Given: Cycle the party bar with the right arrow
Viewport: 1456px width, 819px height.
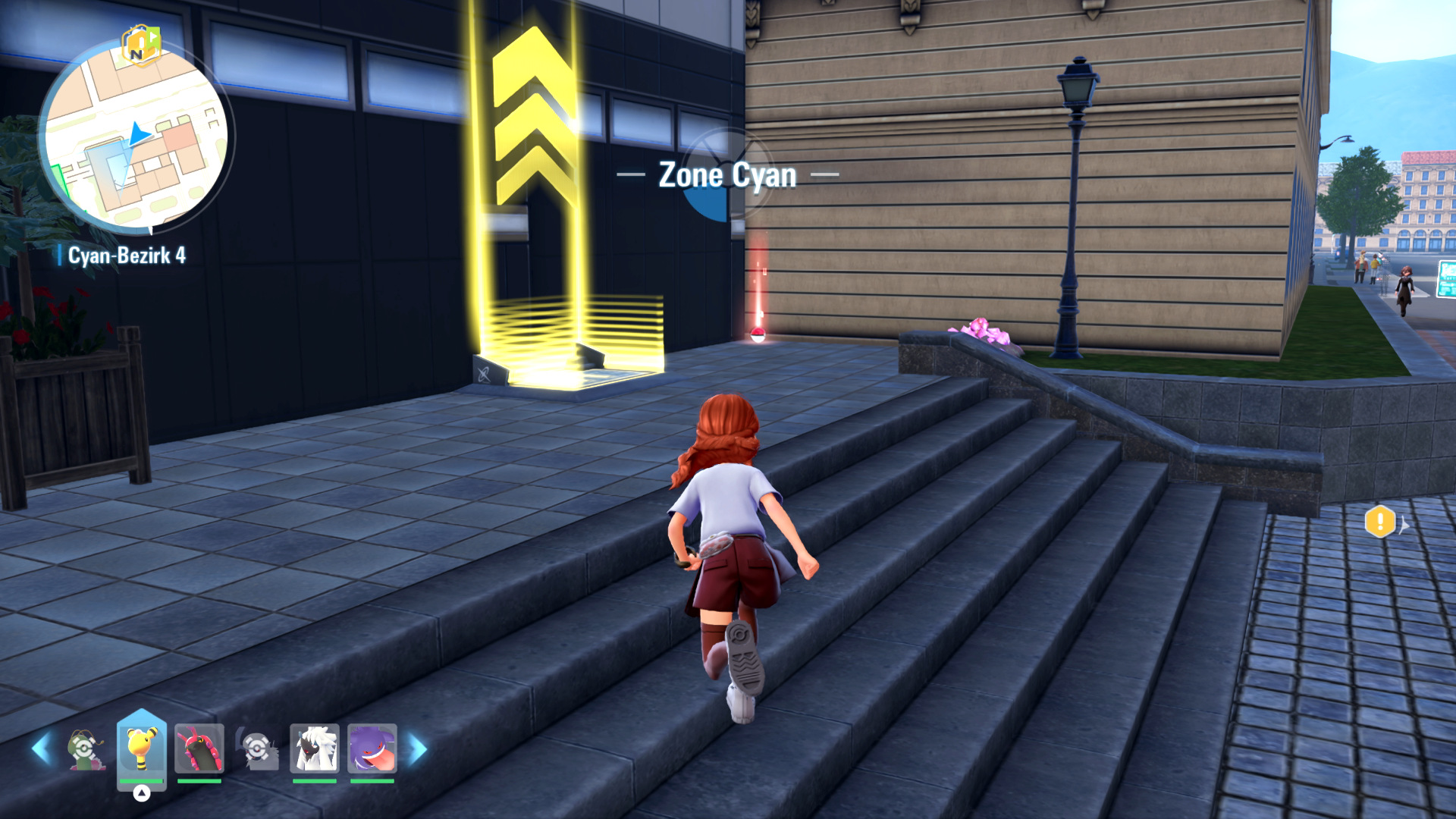Looking at the screenshot, I should coord(419,749).
